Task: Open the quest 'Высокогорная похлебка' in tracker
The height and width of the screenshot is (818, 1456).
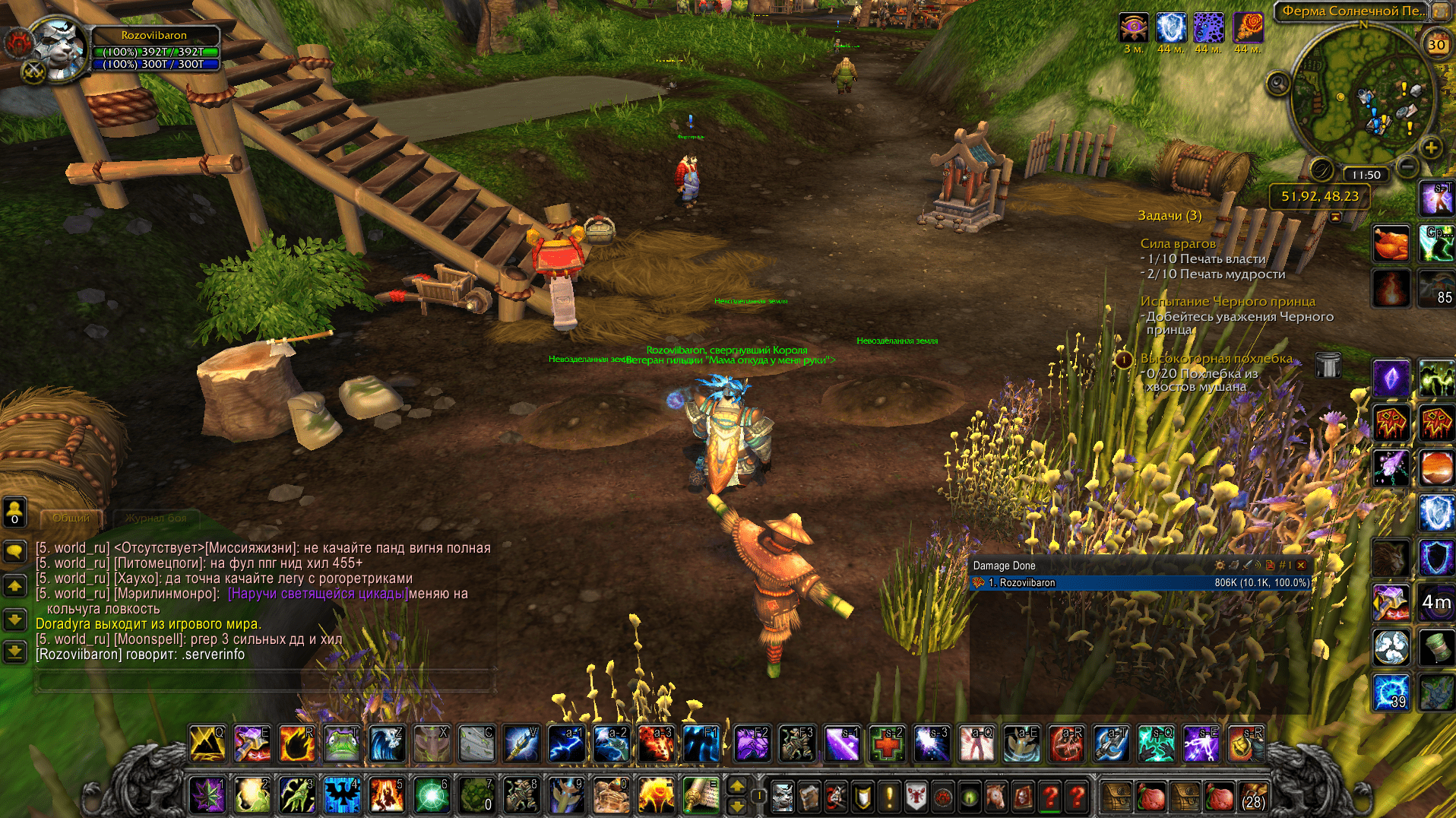Action: (1216, 359)
